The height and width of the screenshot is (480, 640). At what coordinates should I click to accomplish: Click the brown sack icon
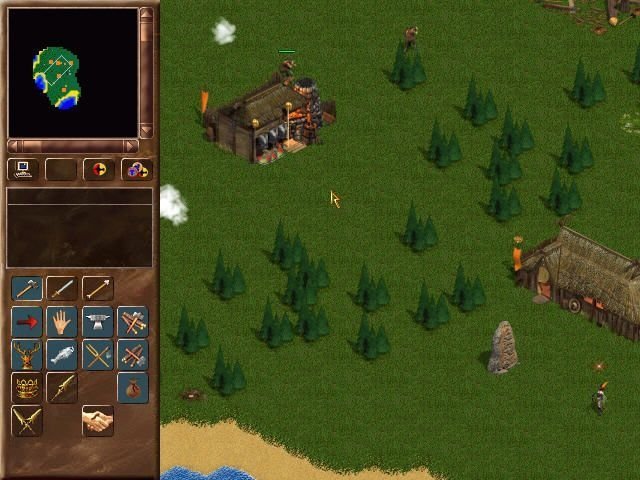pos(132,387)
